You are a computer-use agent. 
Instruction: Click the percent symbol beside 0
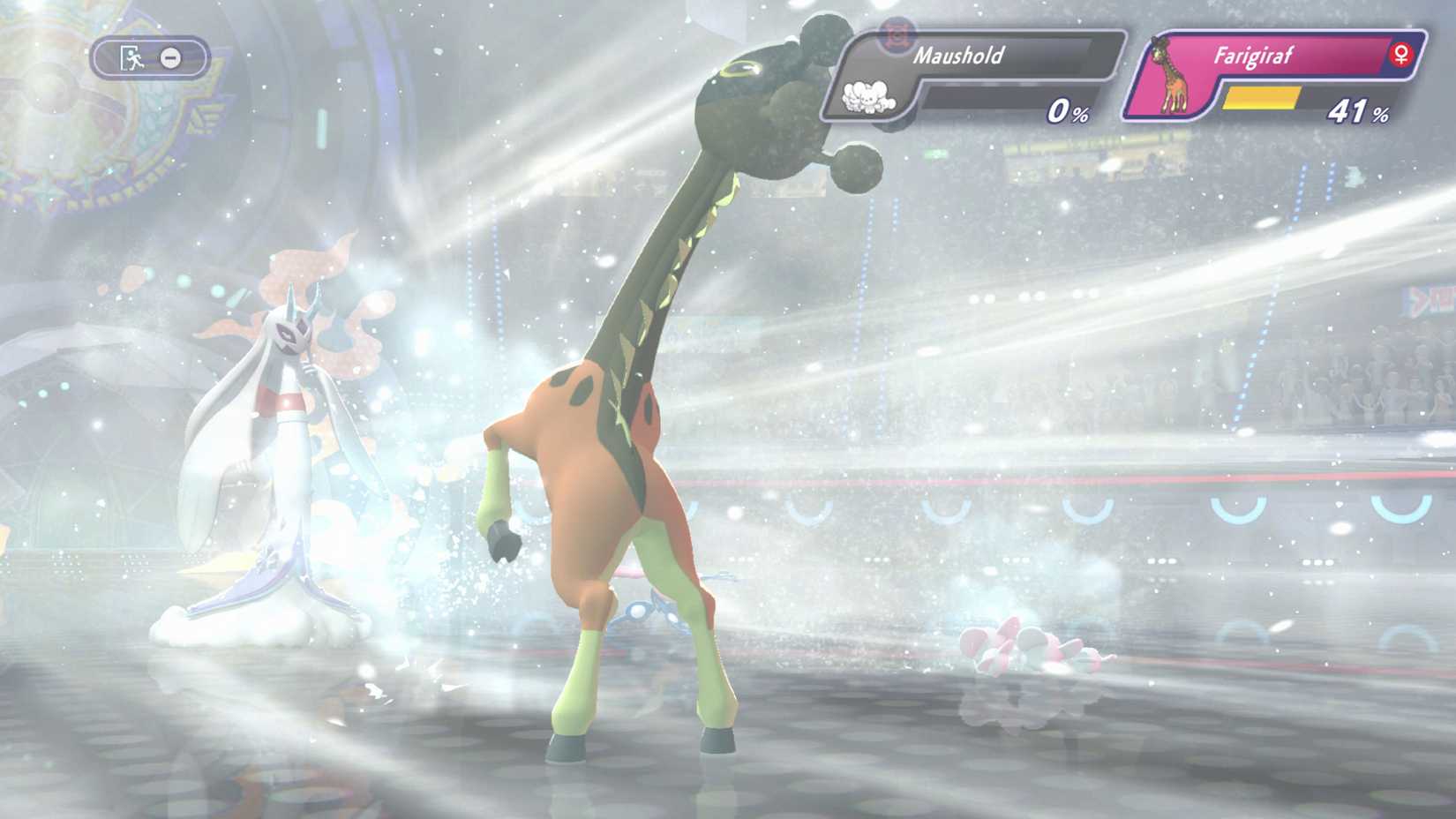click(1078, 114)
